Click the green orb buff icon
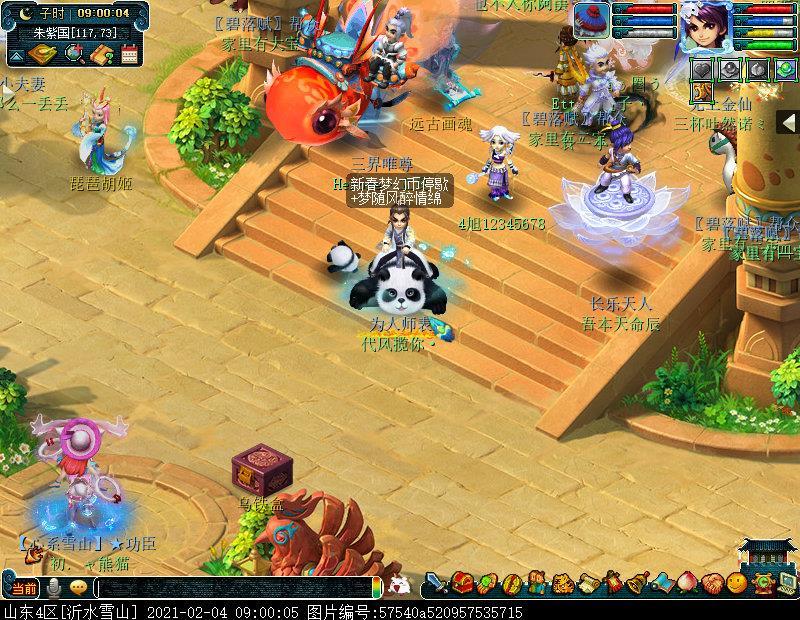The height and width of the screenshot is (620, 800). click(784, 69)
